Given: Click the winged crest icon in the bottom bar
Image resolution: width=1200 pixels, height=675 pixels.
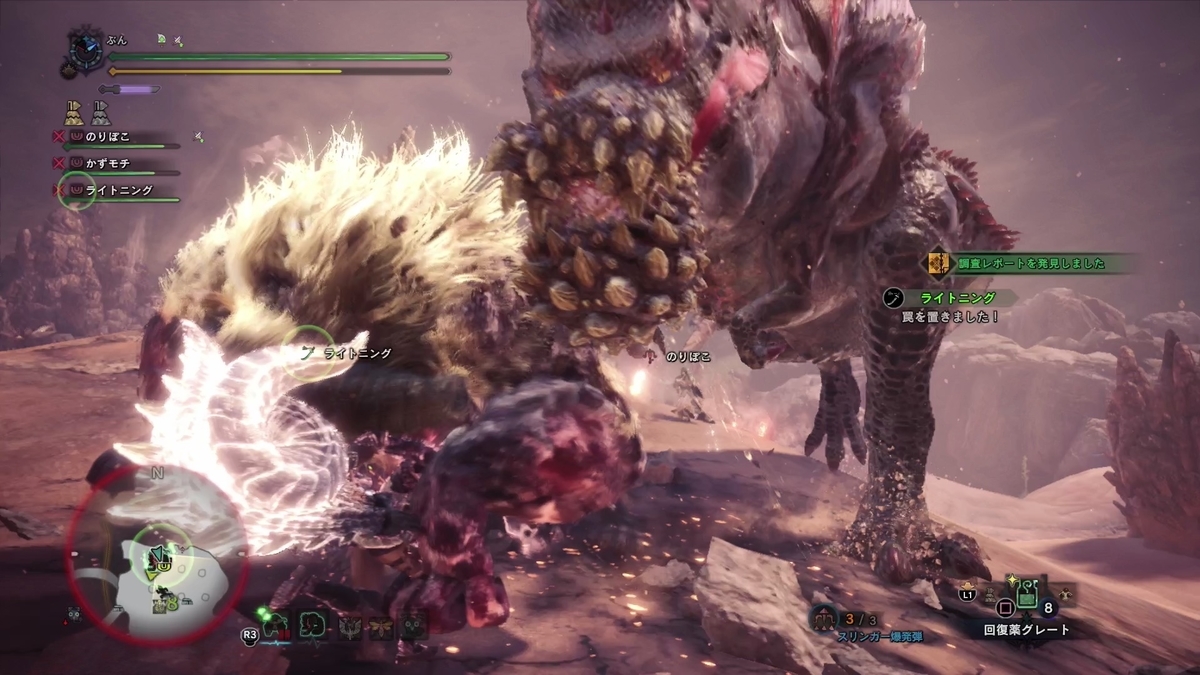Looking at the screenshot, I should coord(349,626).
